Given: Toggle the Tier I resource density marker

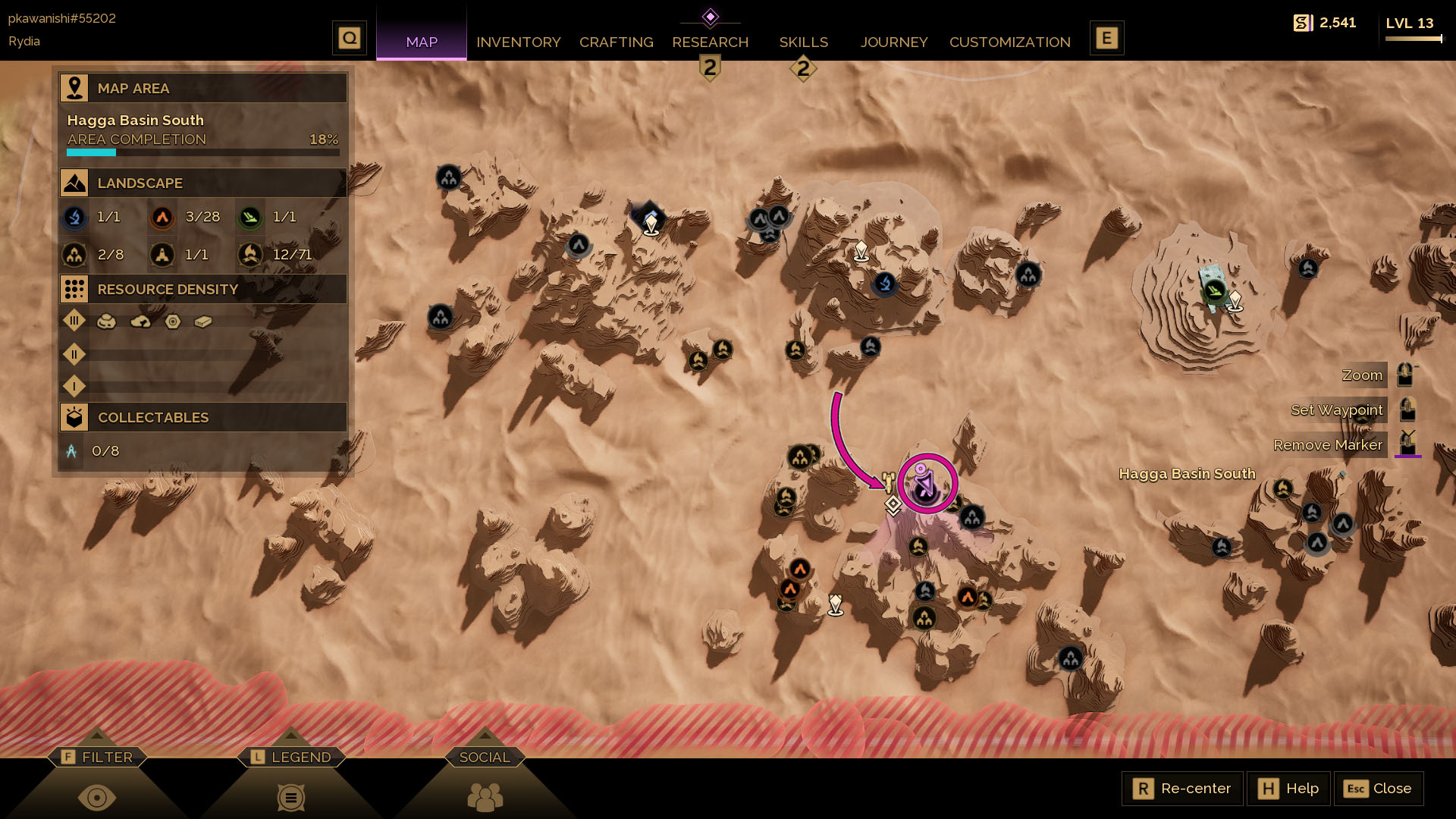Looking at the screenshot, I should pos(74,387).
